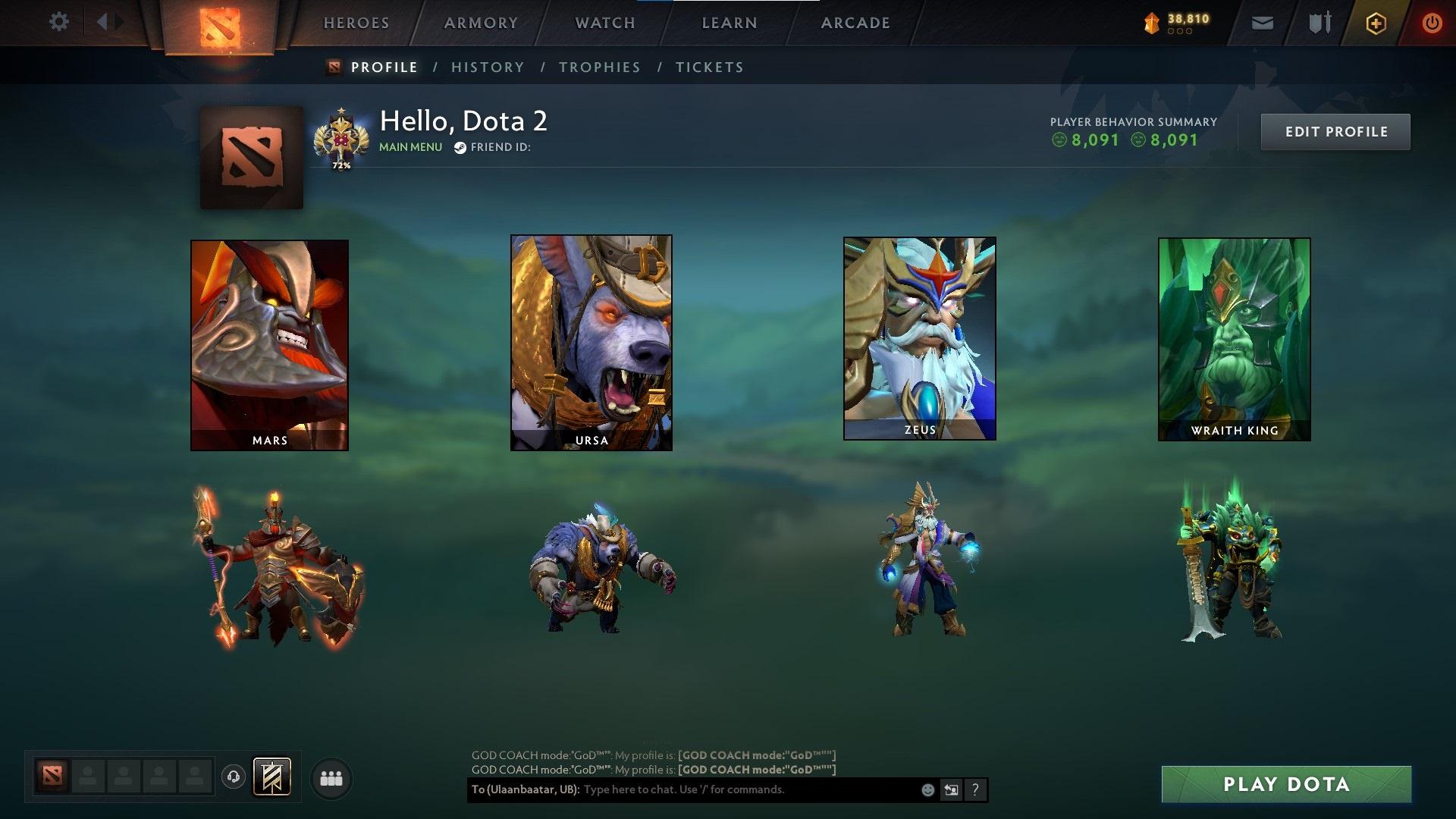Switch to the HISTORY tab
The height and width of the screenshot is (819, 1456).
point(488,67)
